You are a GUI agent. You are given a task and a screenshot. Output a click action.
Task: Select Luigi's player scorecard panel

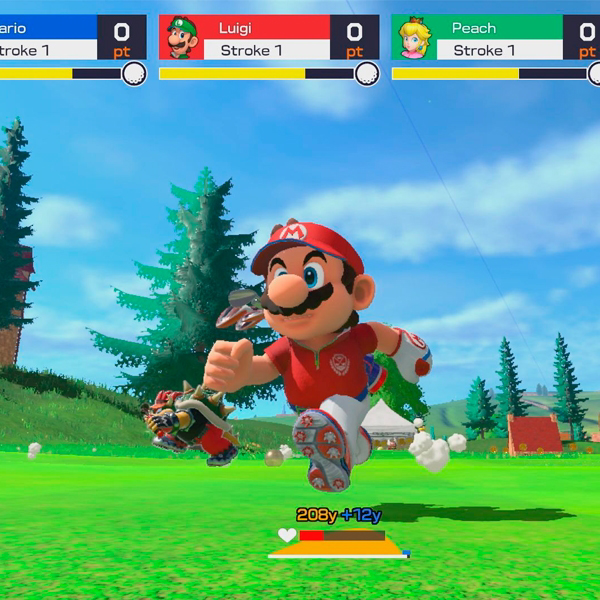[x=269, y=38]
